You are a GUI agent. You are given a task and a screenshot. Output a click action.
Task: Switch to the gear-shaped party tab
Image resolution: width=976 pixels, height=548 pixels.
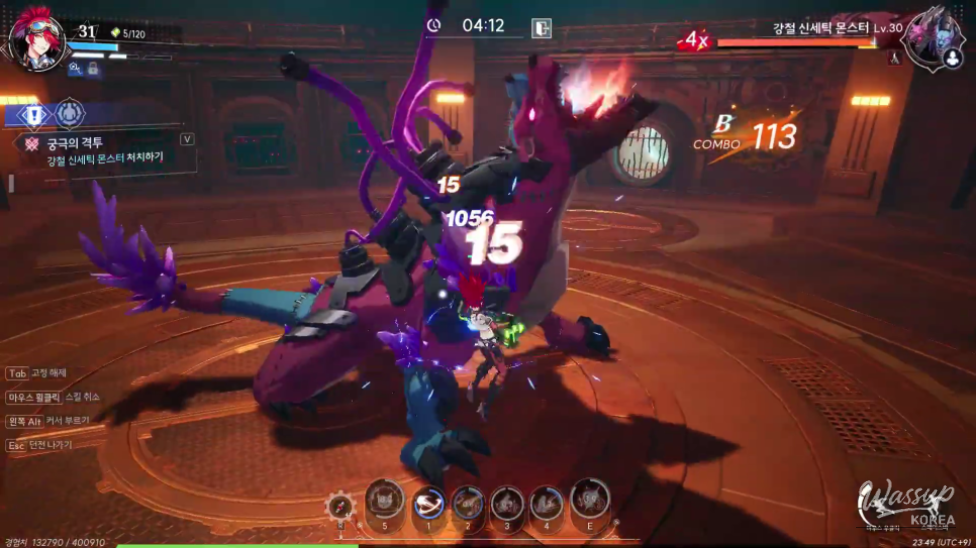pos(70,114)
